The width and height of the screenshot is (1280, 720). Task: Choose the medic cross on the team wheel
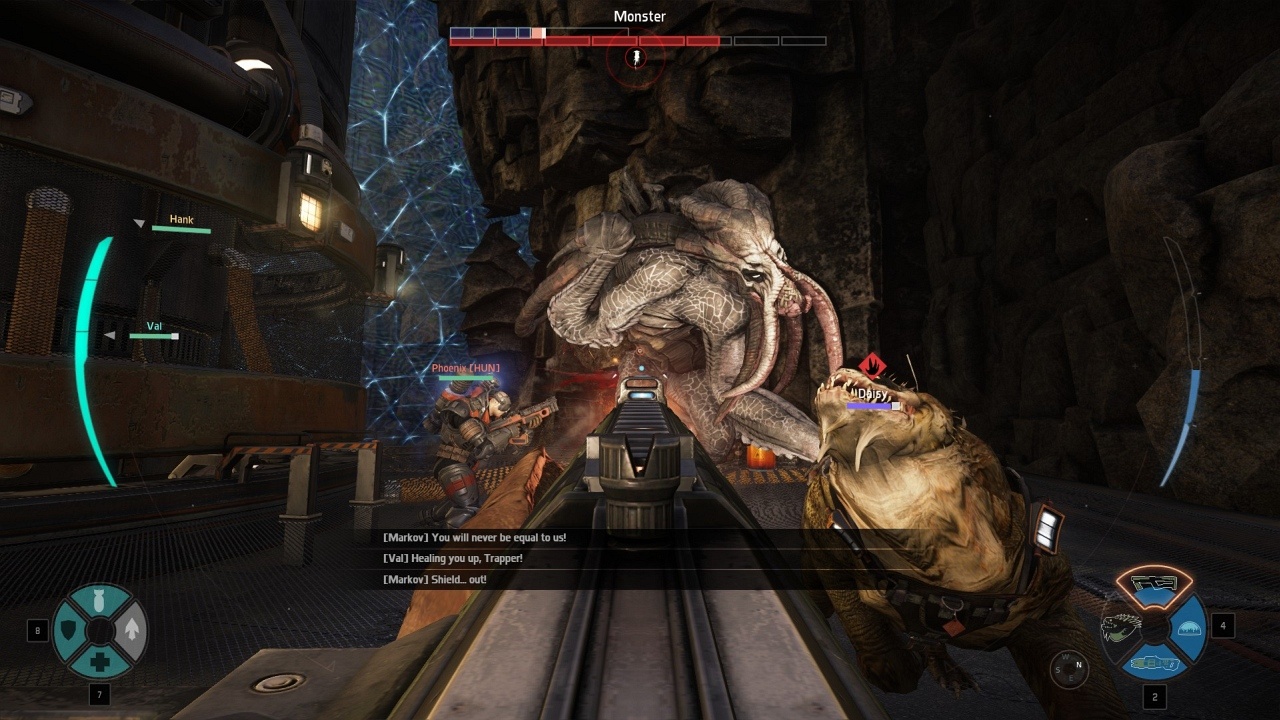click(x=100, y=662)
